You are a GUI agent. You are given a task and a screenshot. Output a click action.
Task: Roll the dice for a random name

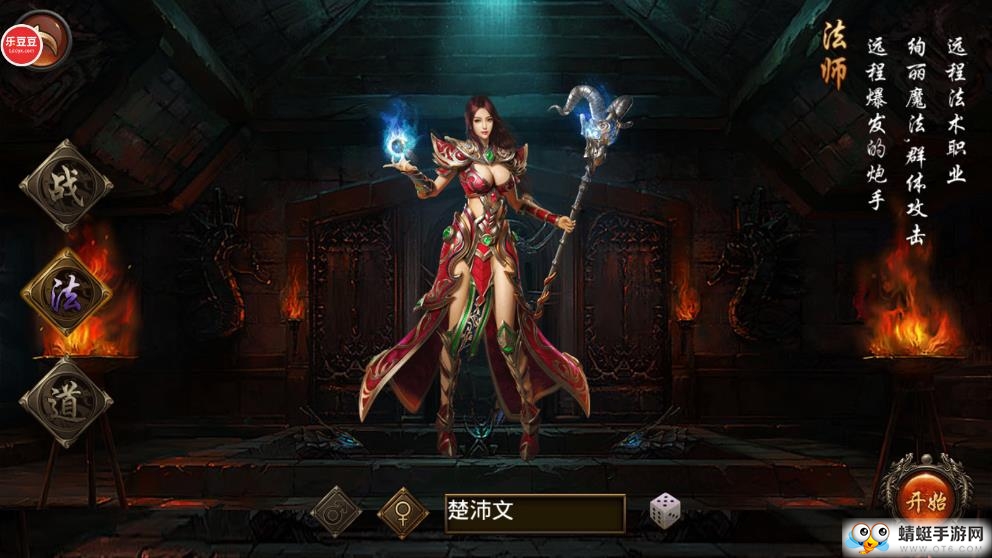[x=665, y=511]
